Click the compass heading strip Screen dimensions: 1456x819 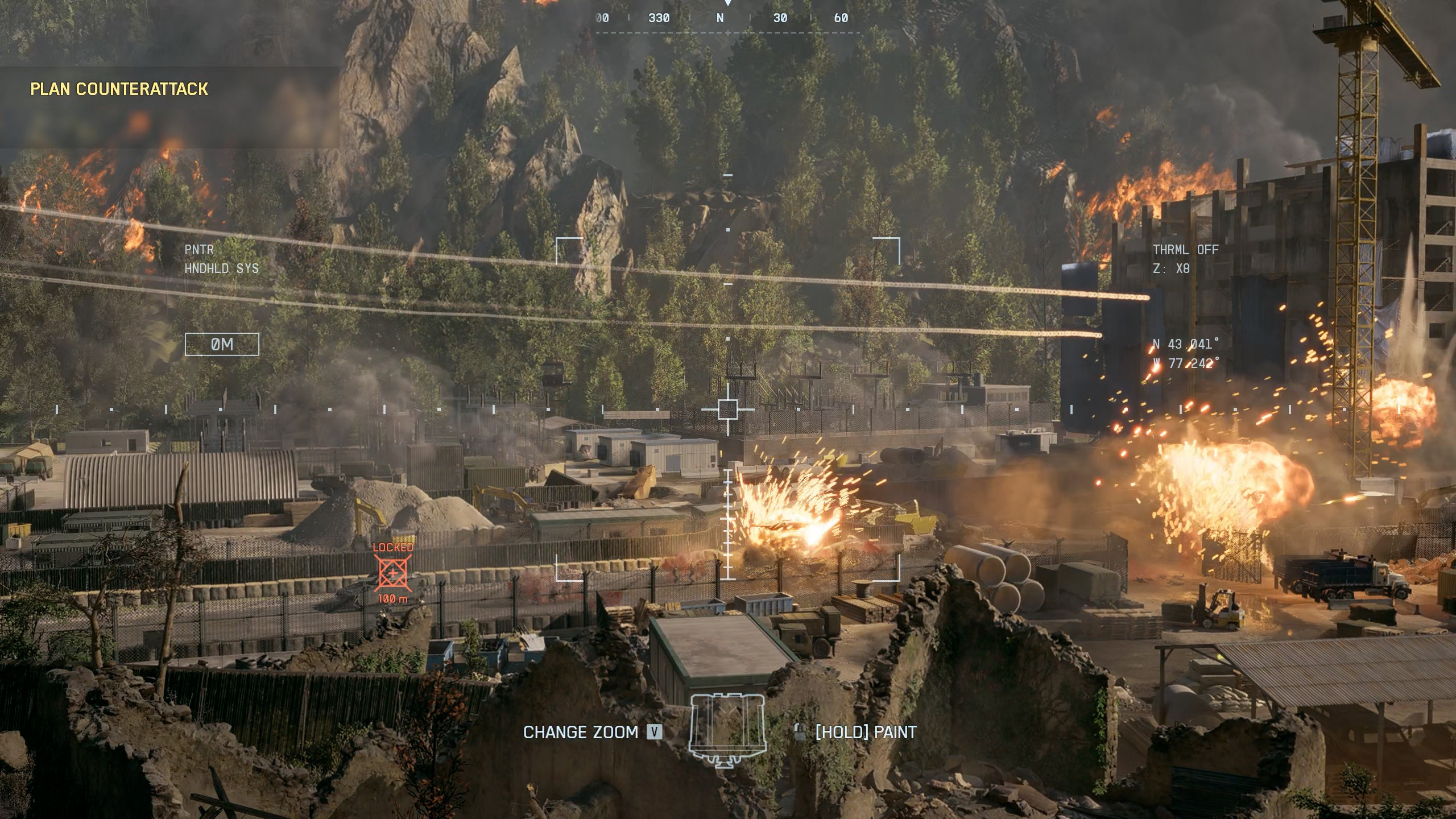727,18
